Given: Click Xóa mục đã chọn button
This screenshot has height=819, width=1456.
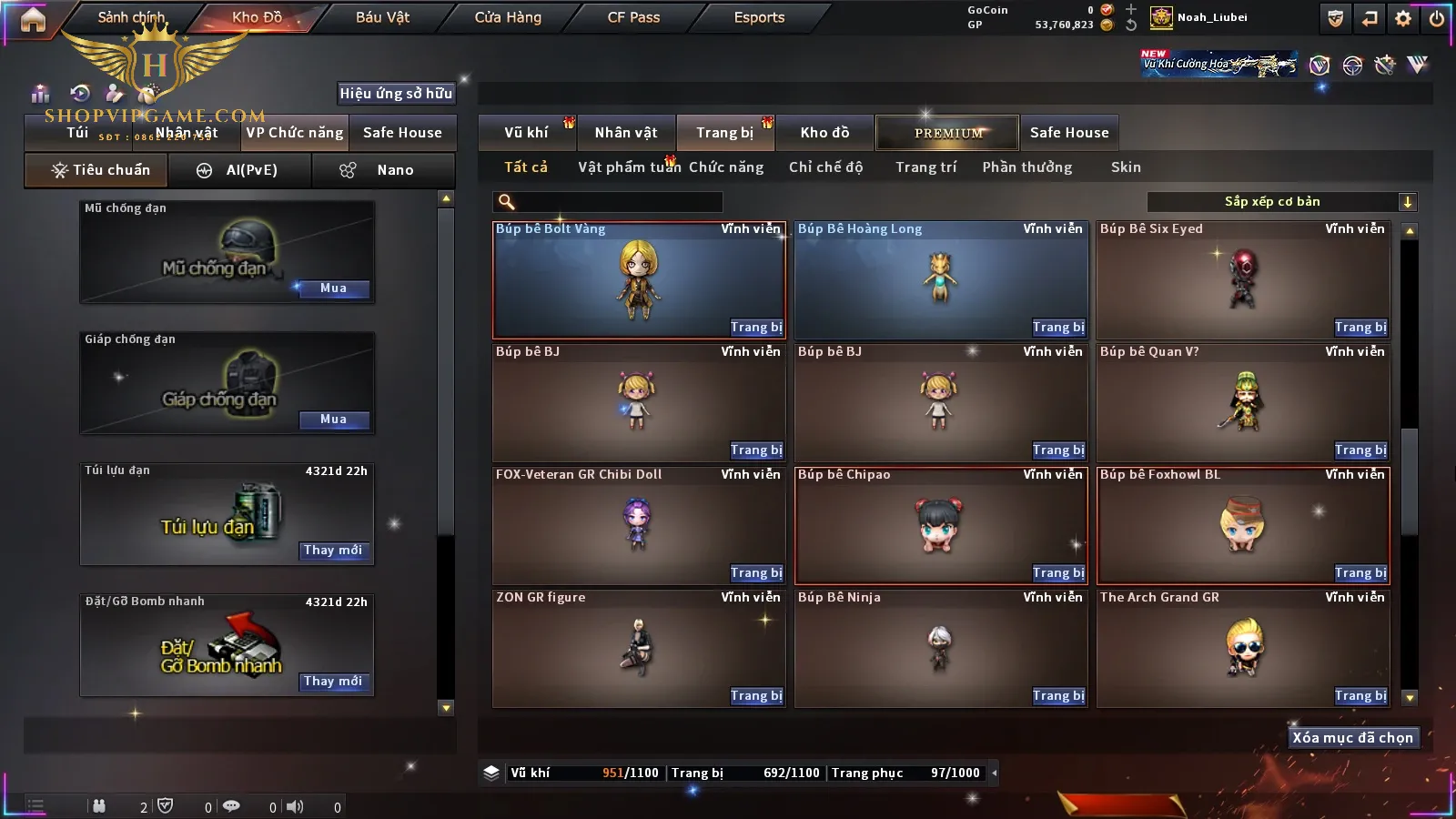Looking at the screenshot, I should click(1352, 738).
